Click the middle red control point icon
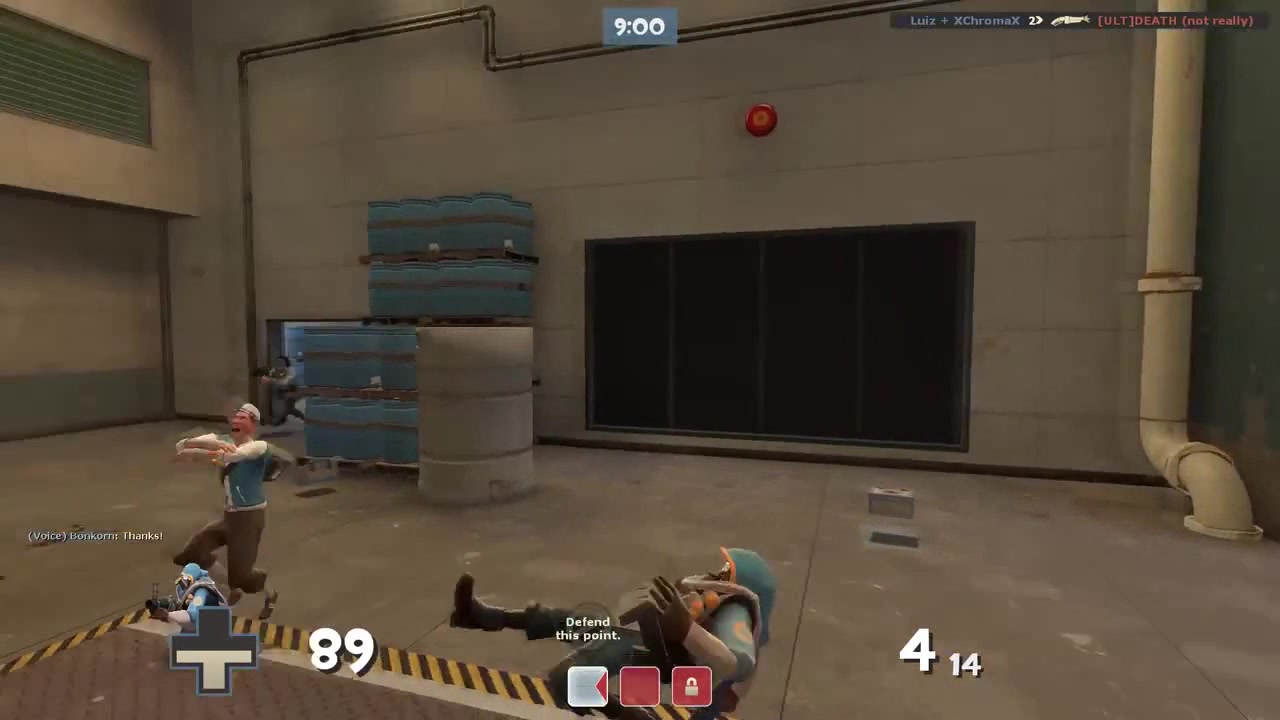The width and height of the screenshot is (1280, 720). [x=640, y=685]
